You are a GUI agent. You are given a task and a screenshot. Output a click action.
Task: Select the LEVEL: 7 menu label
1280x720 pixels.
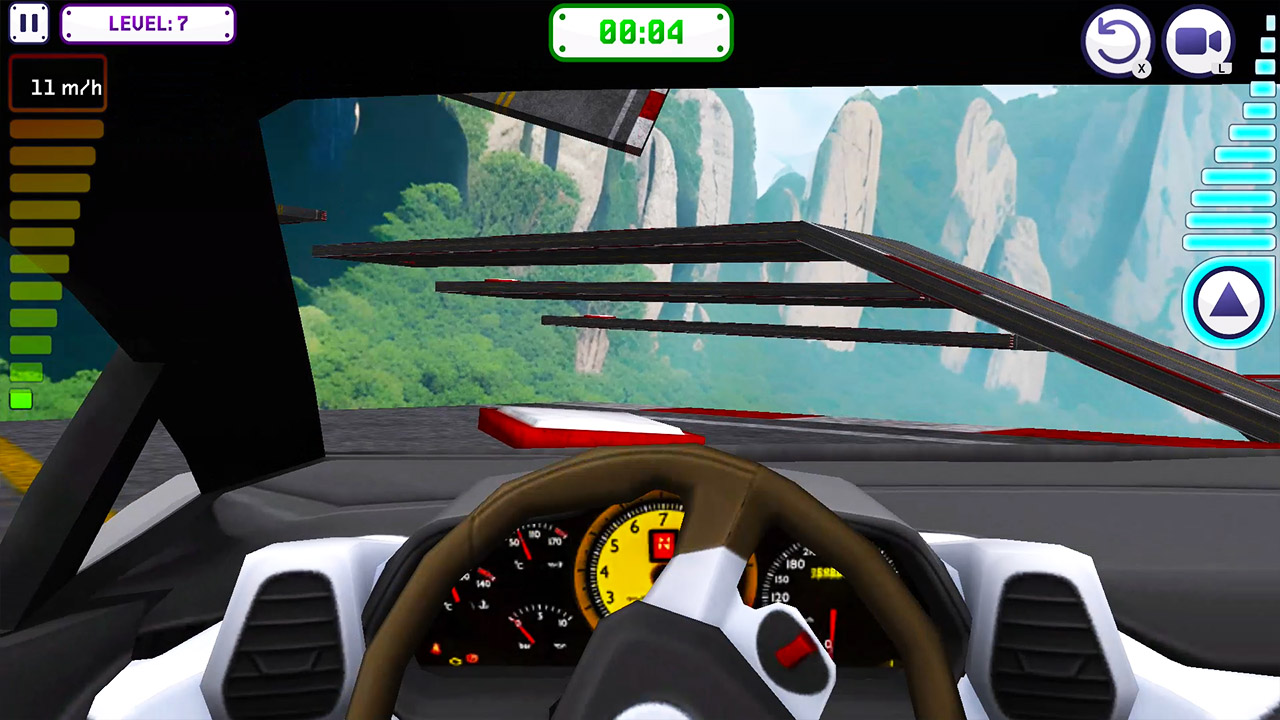[147, 24]
